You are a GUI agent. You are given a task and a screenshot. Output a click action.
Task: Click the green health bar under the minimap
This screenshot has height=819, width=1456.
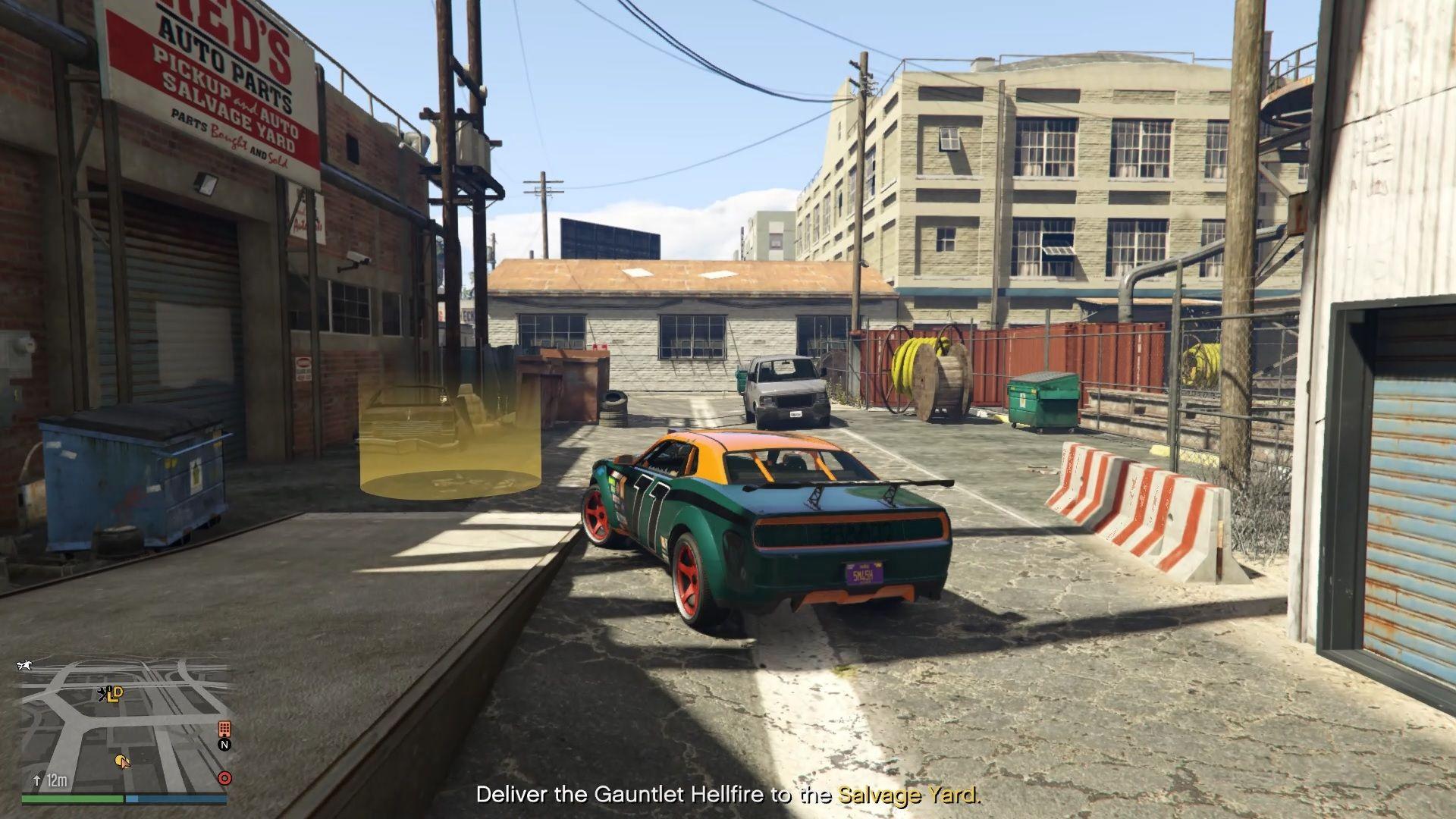[72, 799]
